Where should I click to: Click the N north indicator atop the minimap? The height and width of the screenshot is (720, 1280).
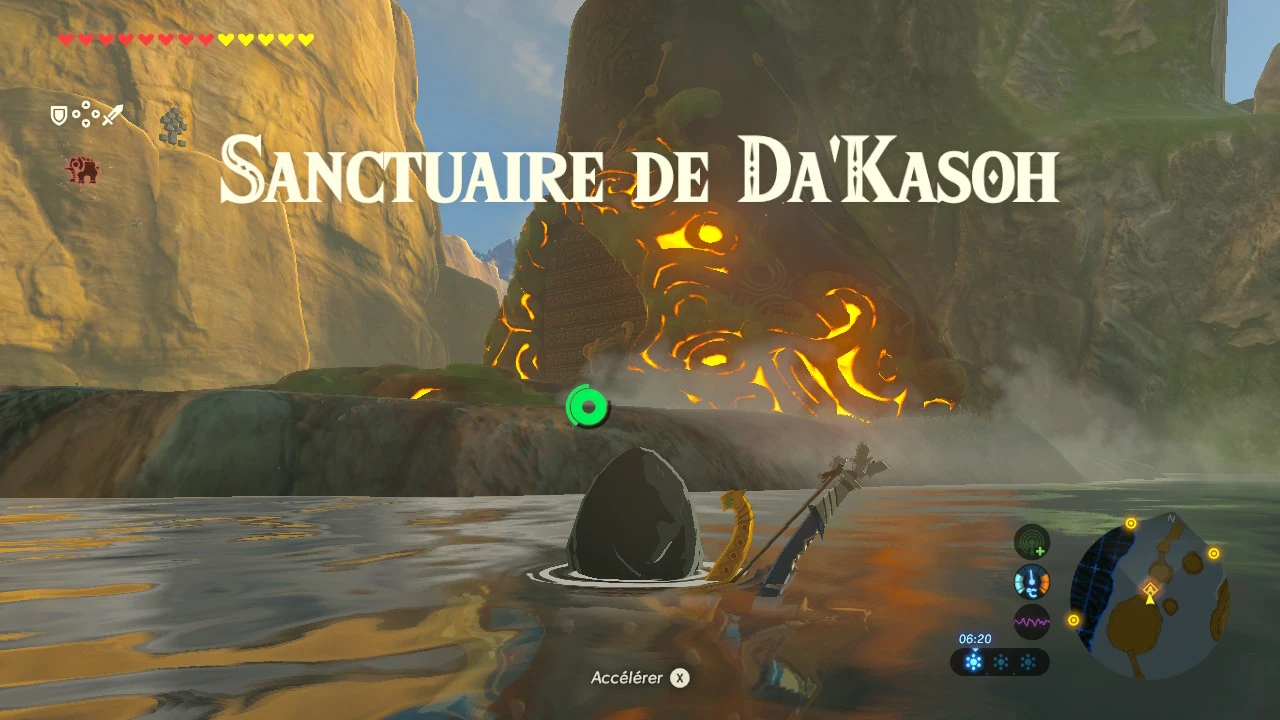(x=1170, y=518)
